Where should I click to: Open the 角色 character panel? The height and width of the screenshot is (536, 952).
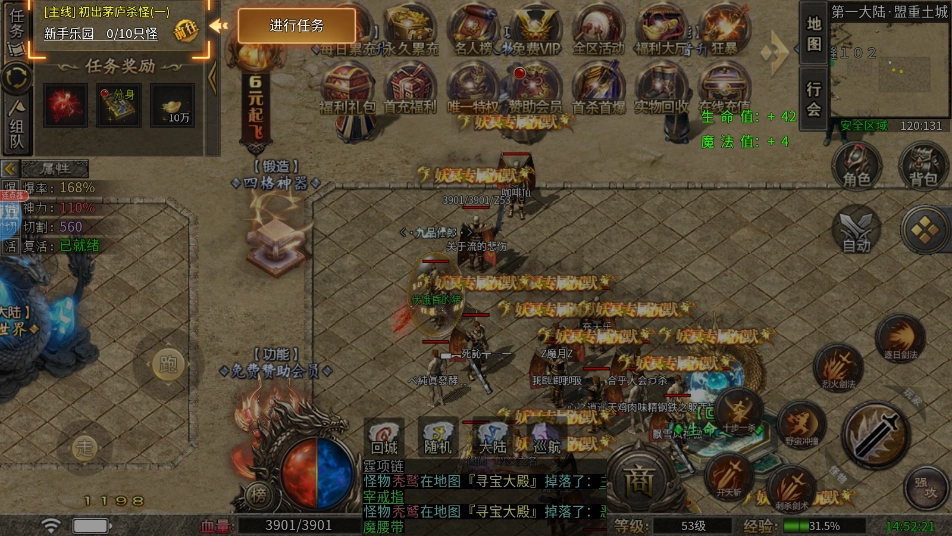coord(857,165)
